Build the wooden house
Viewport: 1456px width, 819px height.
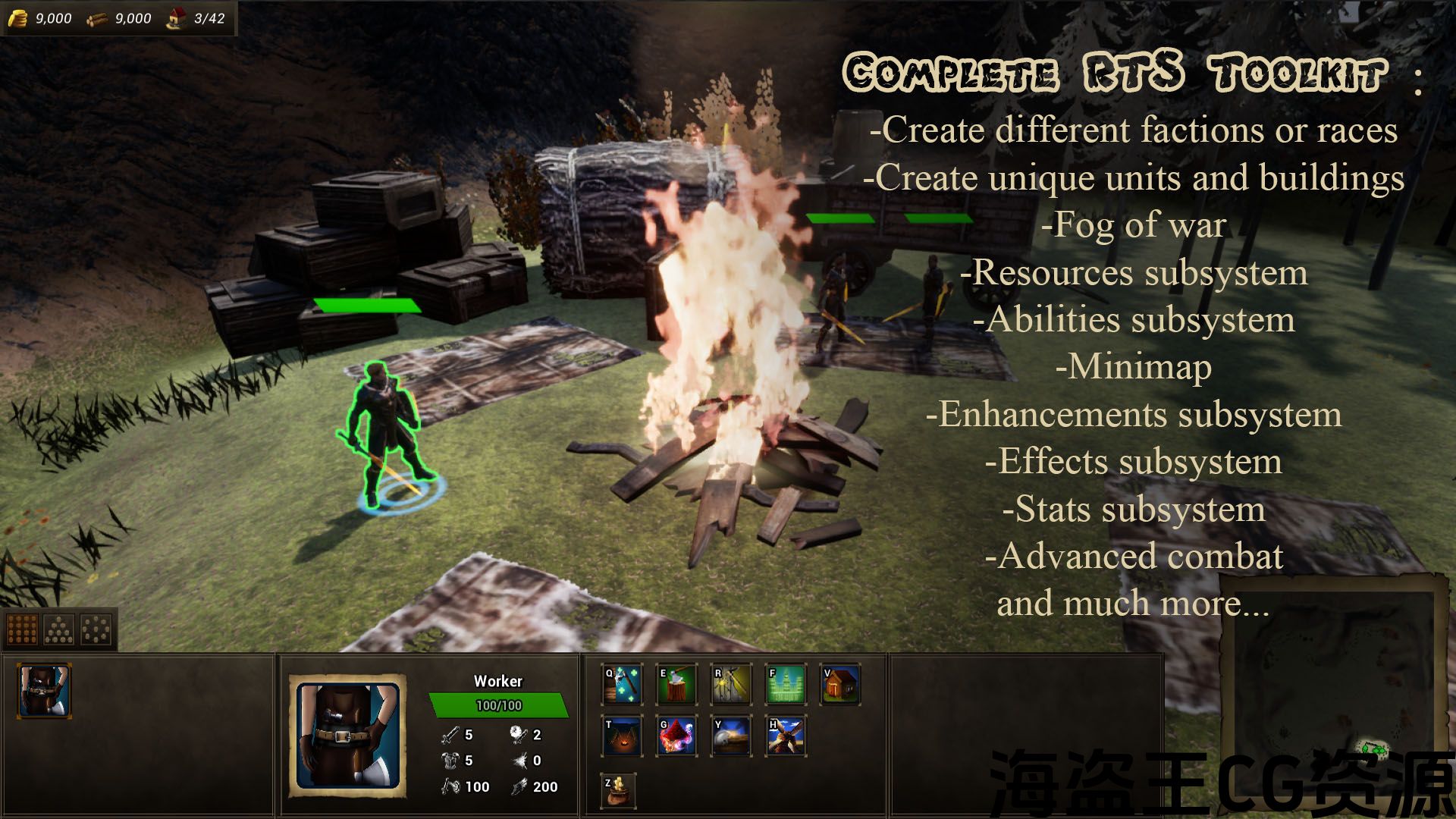pyautogui.click(x=840, y=684)
